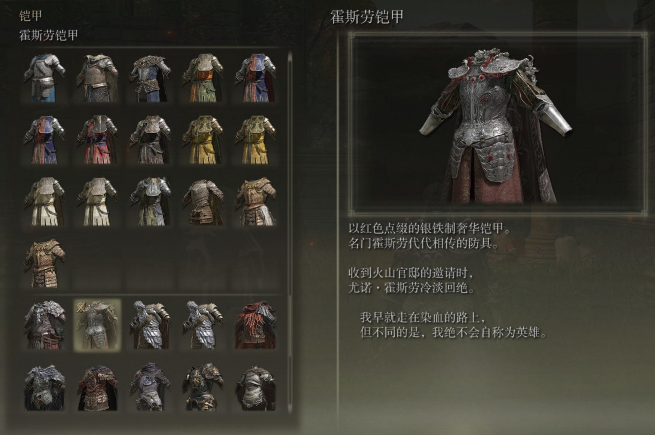Select the lone golden ornate armor
655x435 pixels.
(x=45, y=263)
